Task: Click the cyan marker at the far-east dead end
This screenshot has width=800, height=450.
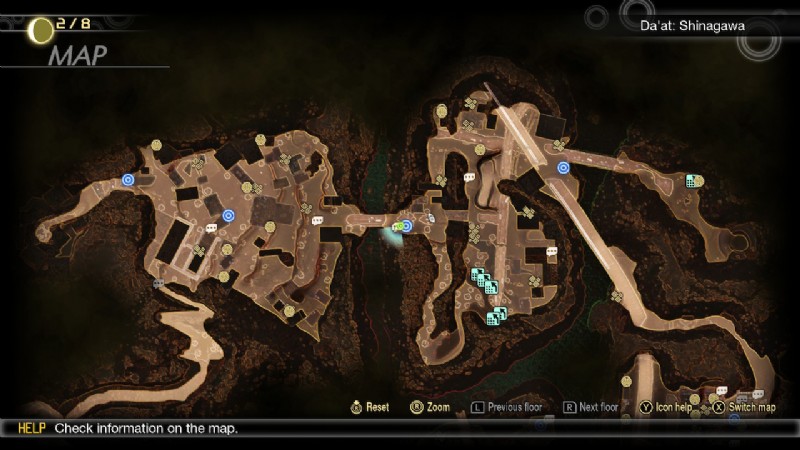Action: click(x=691, y=180)
